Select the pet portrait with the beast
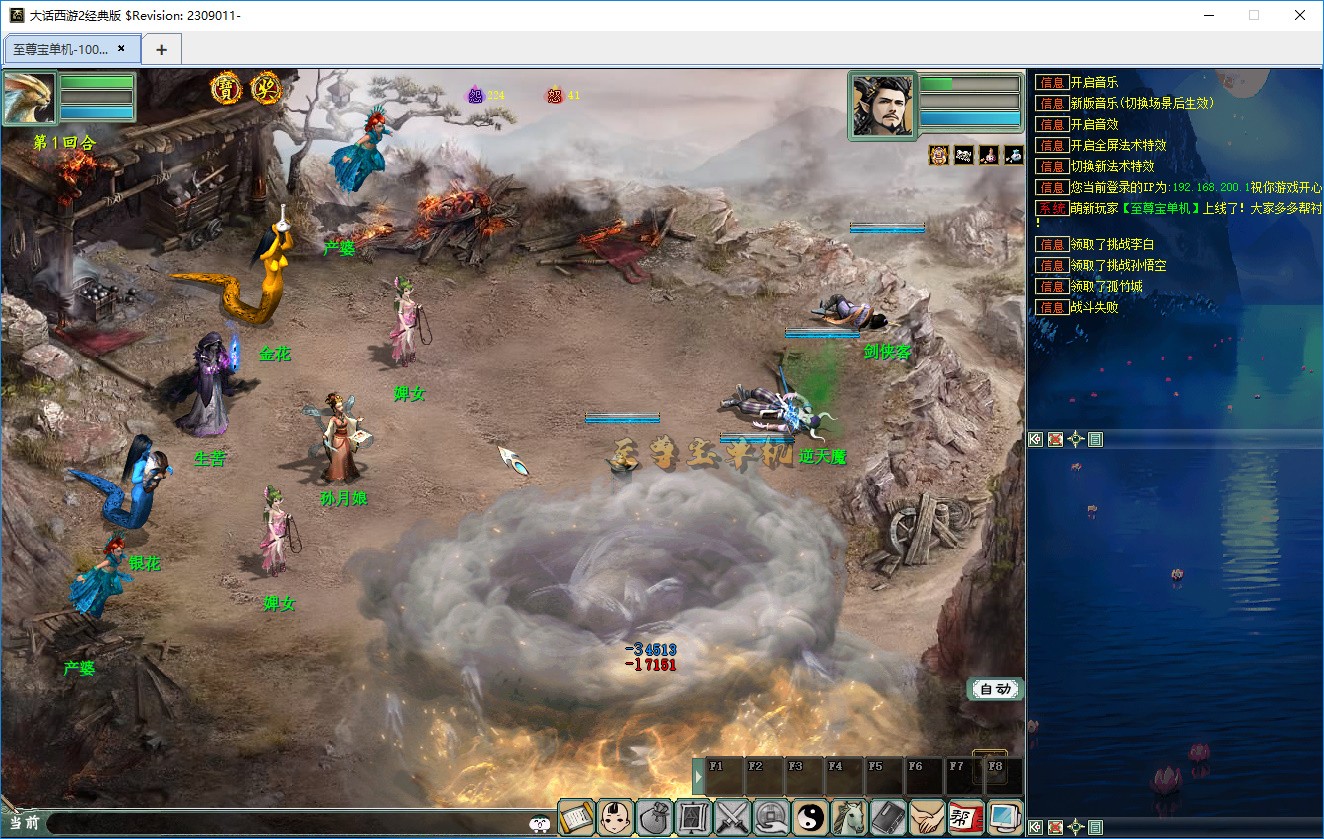The image size is (1324, 839). point(29,98)
